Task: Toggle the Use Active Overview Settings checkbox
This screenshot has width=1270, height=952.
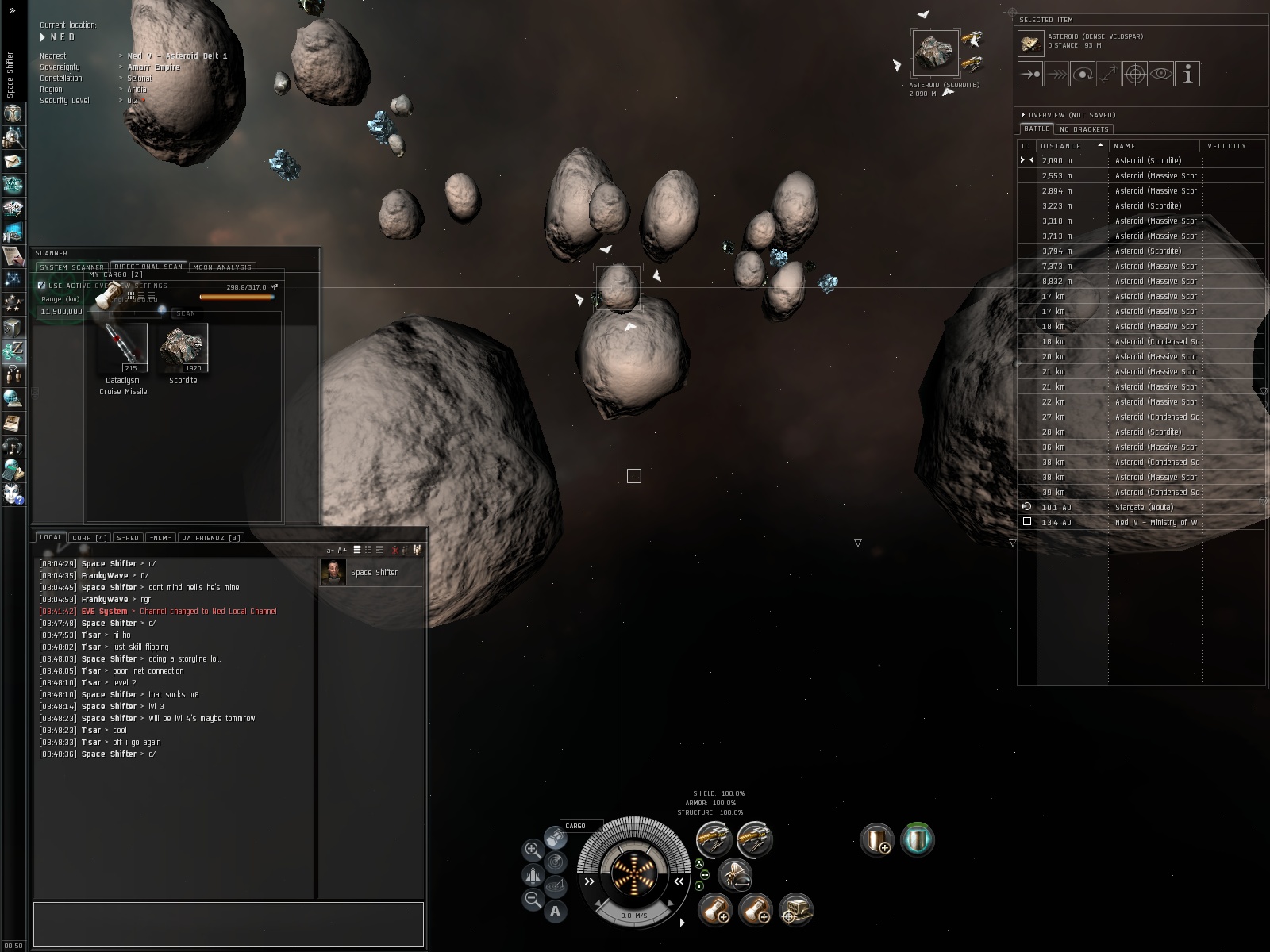Action: [42, 286]
